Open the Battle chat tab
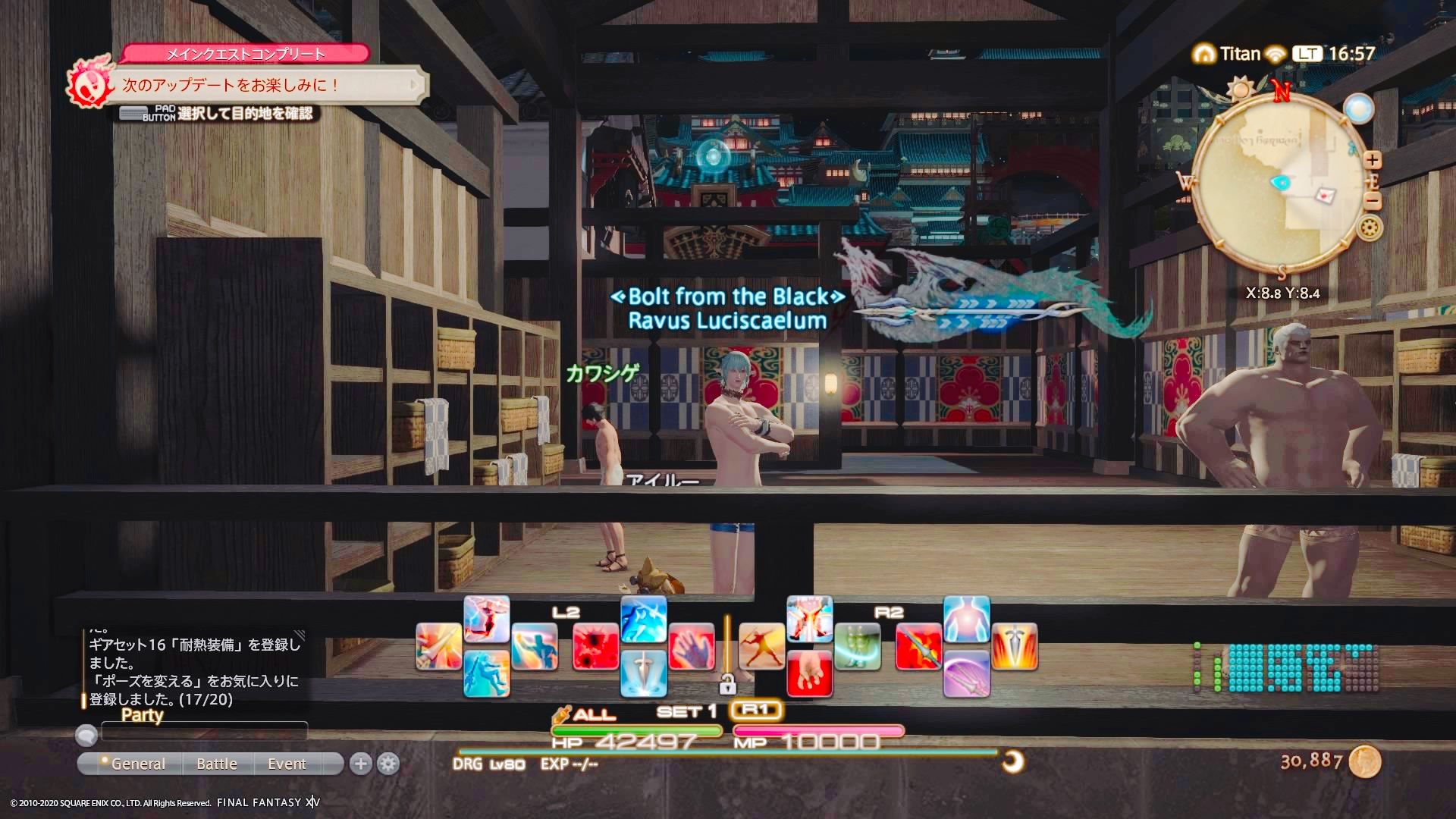The height and width of the screenshot is (819, 1456). (x=217, y=764)
